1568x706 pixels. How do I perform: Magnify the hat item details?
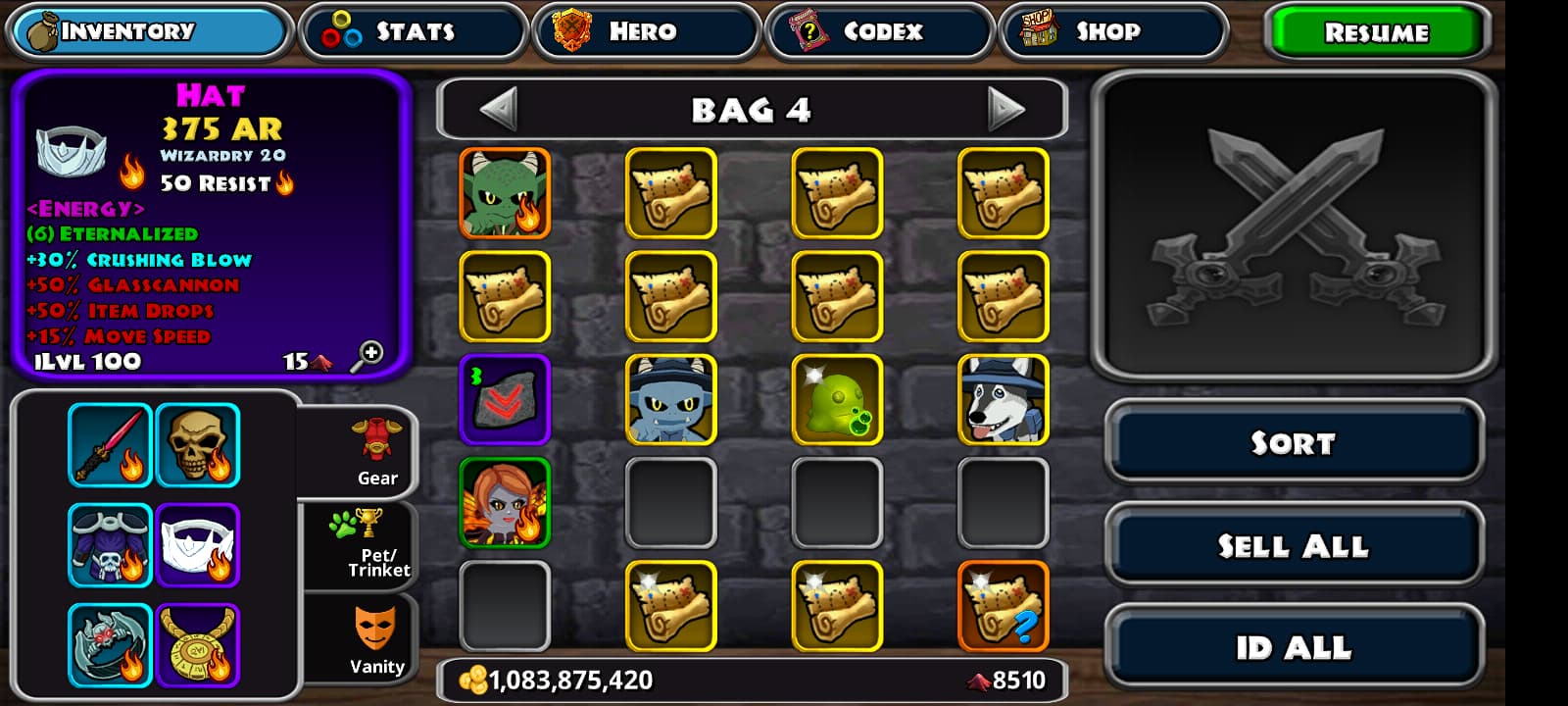pyautogui.click(x=368, y=355)
